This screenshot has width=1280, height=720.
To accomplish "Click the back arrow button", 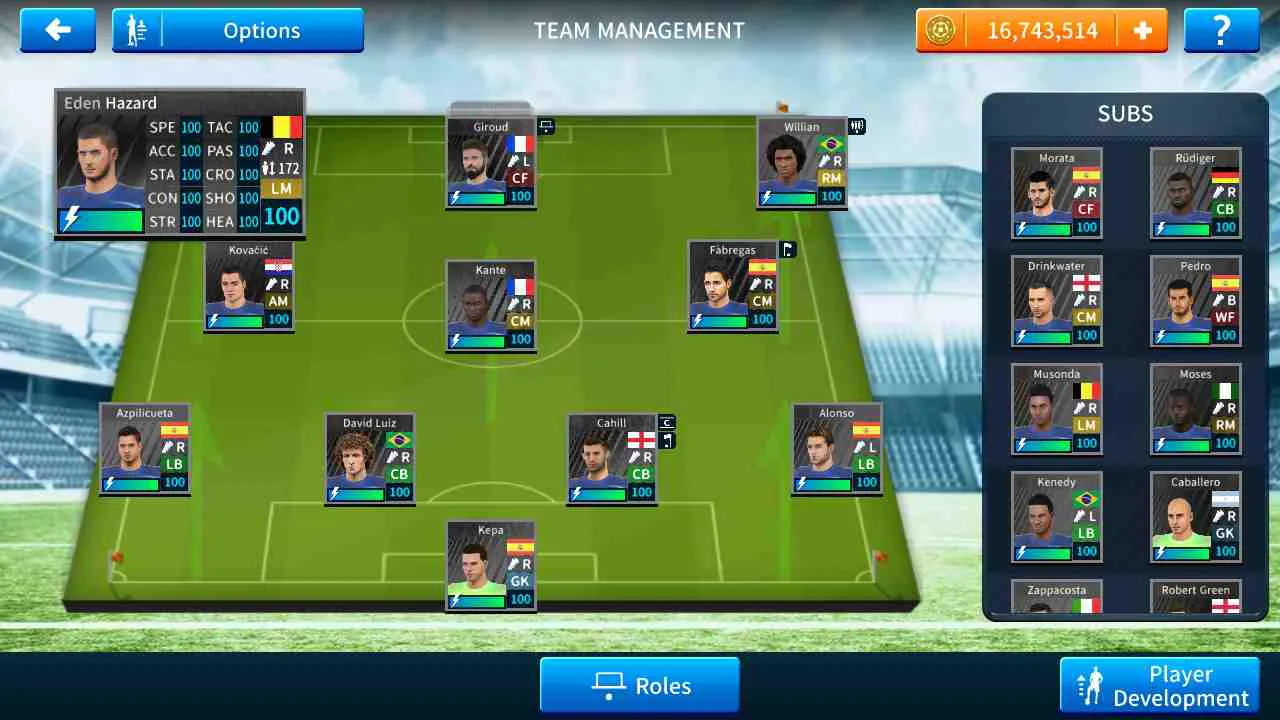I will pos(57,30).
